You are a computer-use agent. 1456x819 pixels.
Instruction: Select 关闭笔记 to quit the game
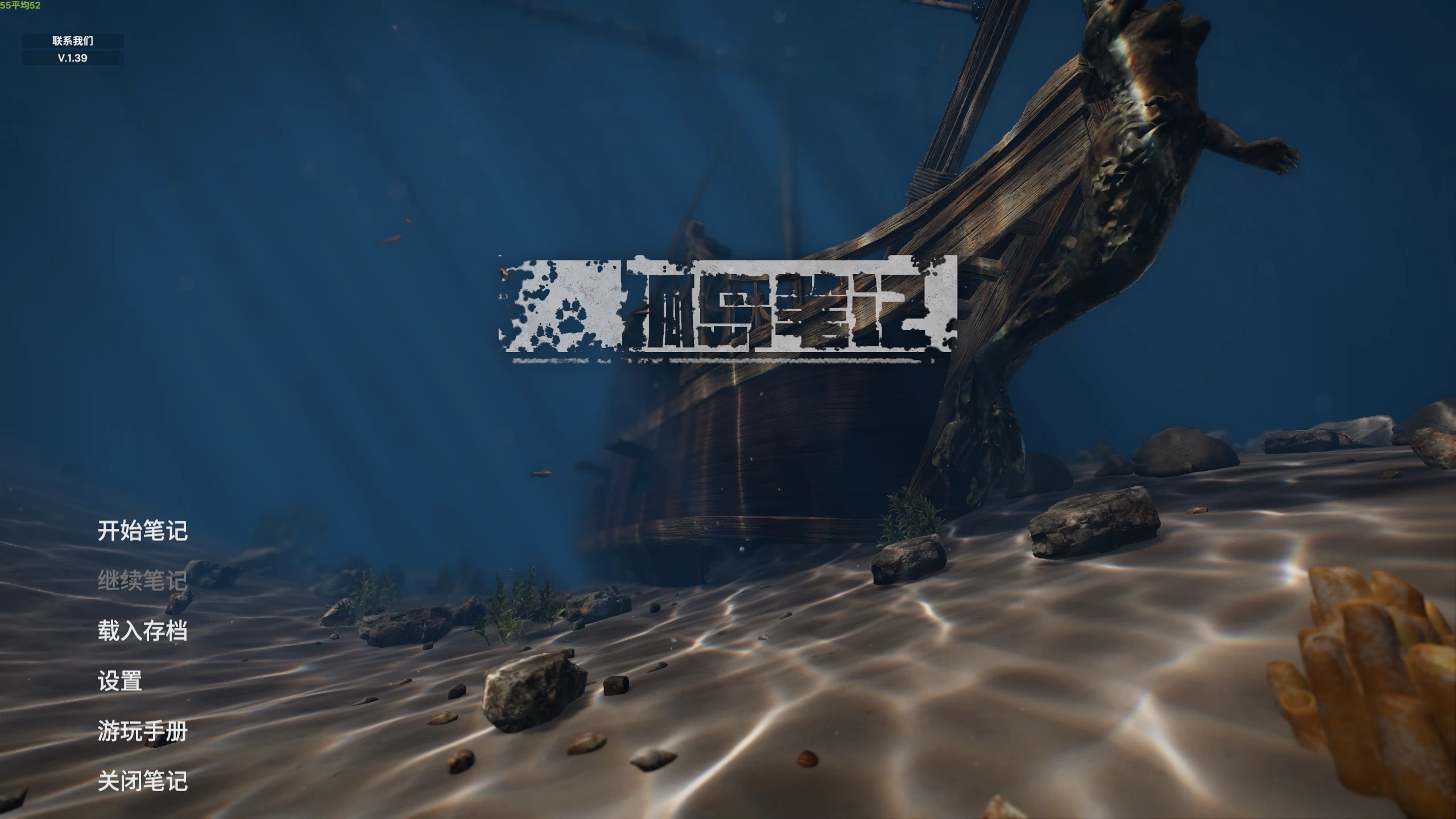coord(143,781)
